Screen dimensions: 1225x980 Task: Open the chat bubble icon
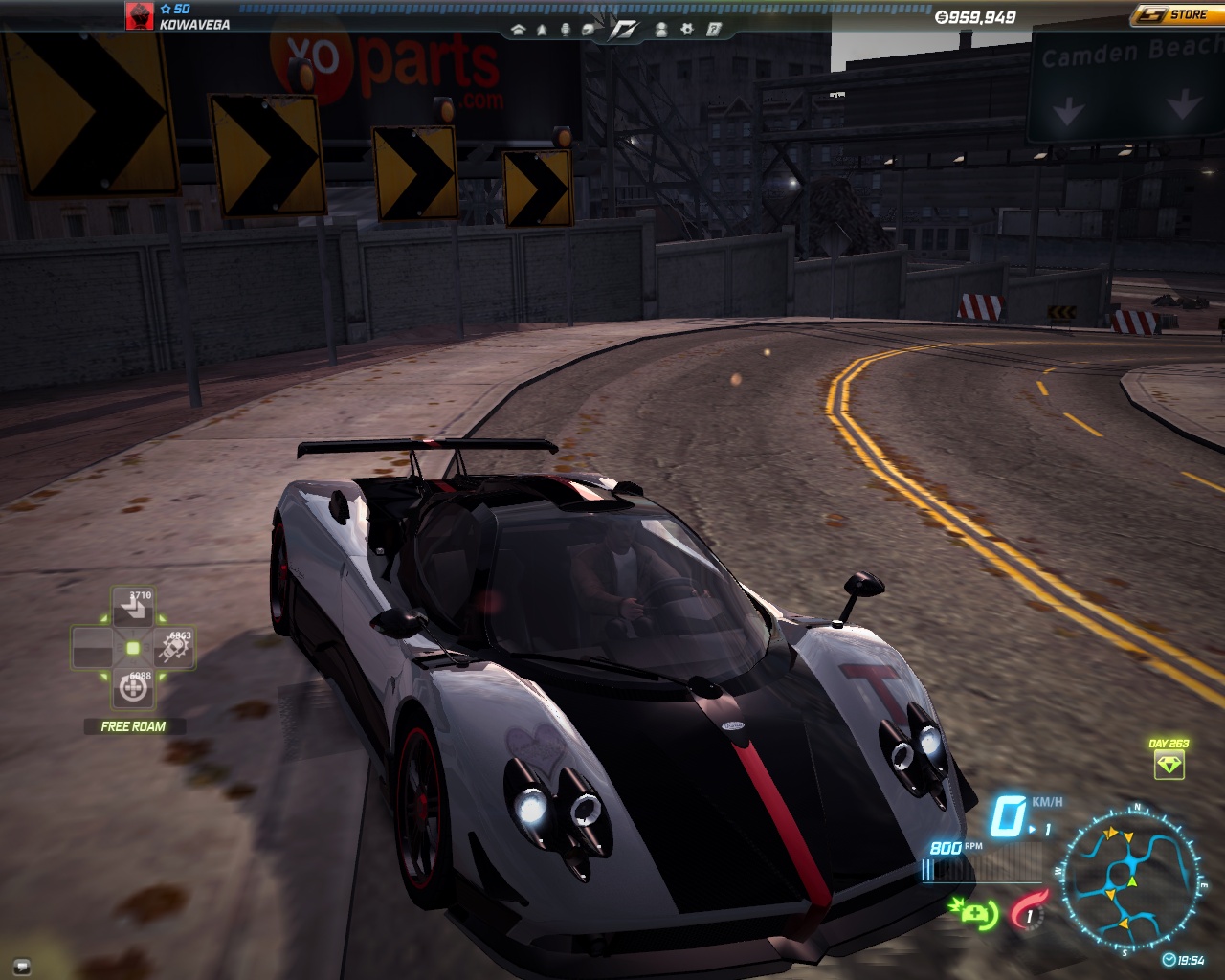tap(21, 965)
